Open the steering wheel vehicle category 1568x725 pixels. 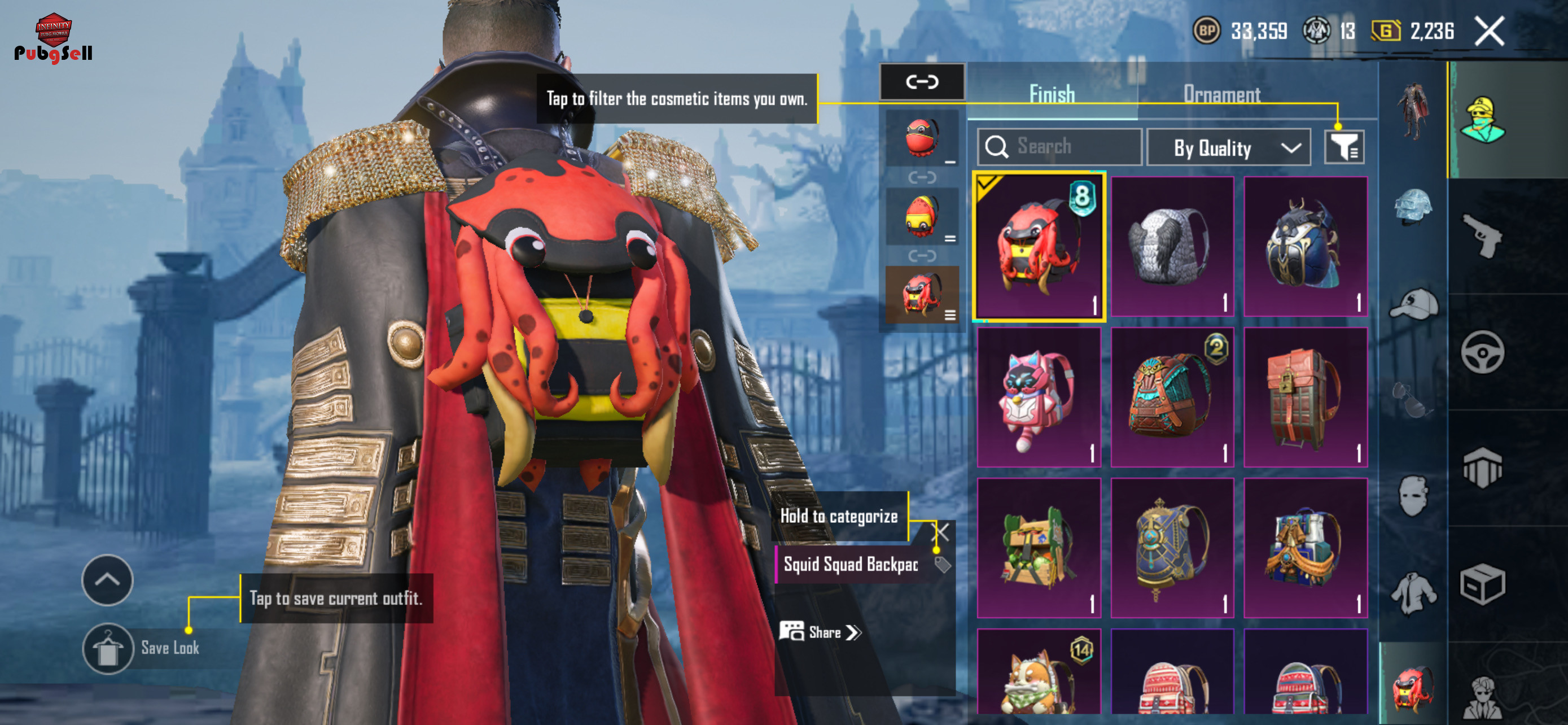tap(1482, 352)
